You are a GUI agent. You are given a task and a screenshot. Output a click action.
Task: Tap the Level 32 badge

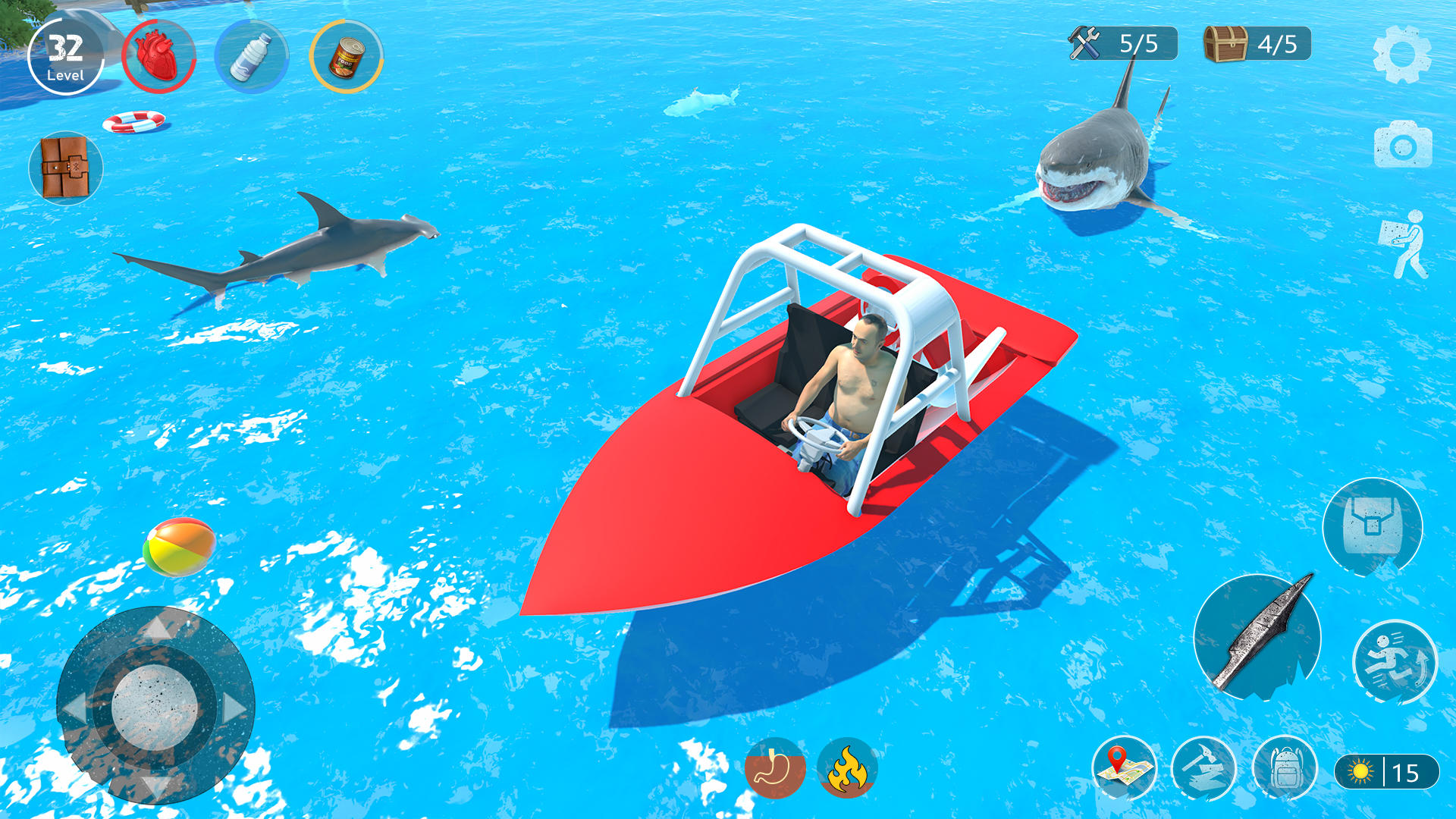click(x=67, y=55)
